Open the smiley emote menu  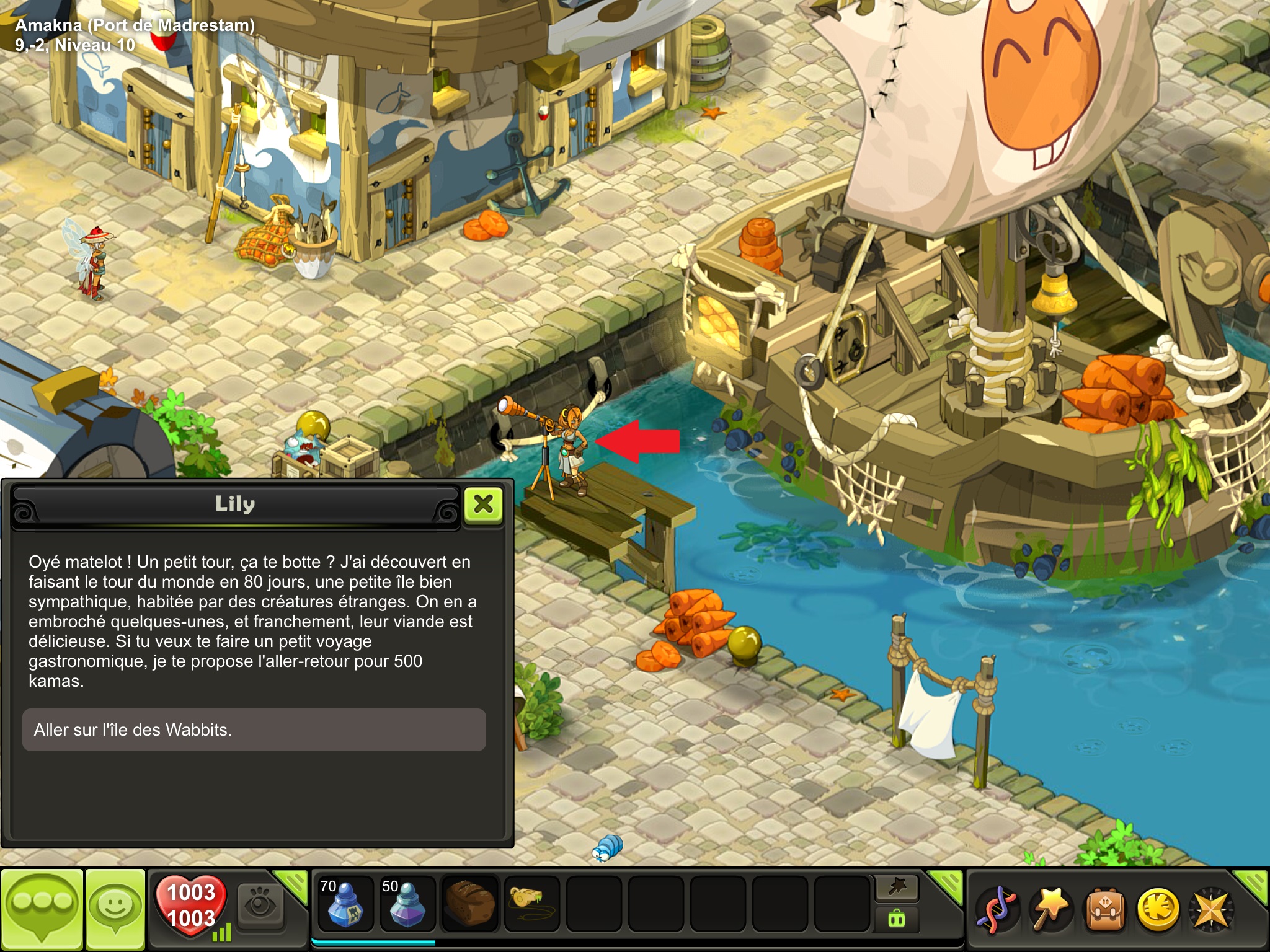tap(115, 909)
